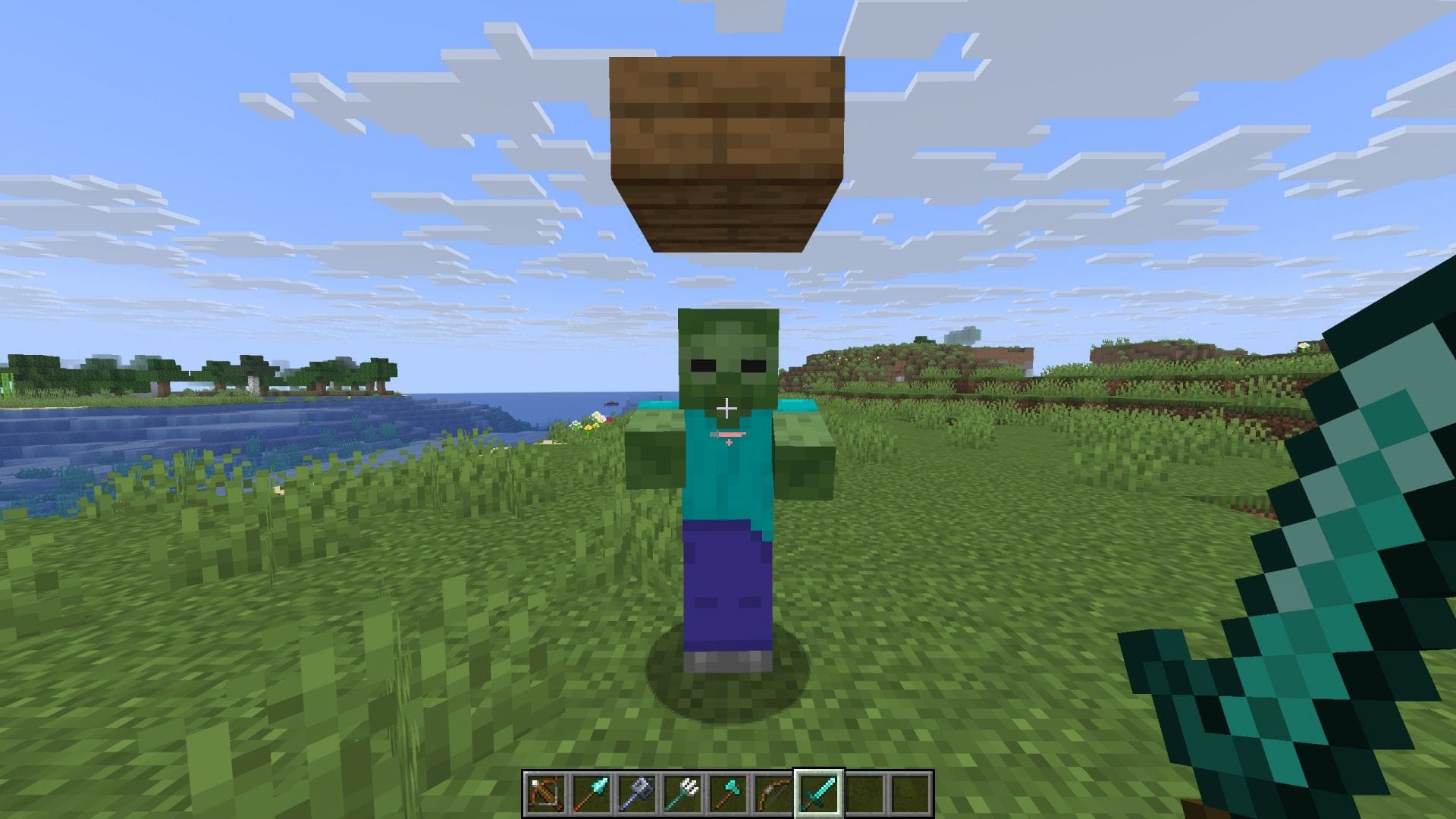Select the bow in the hotbar
This screenshot has width=1456, height=819.
point(774,792)
